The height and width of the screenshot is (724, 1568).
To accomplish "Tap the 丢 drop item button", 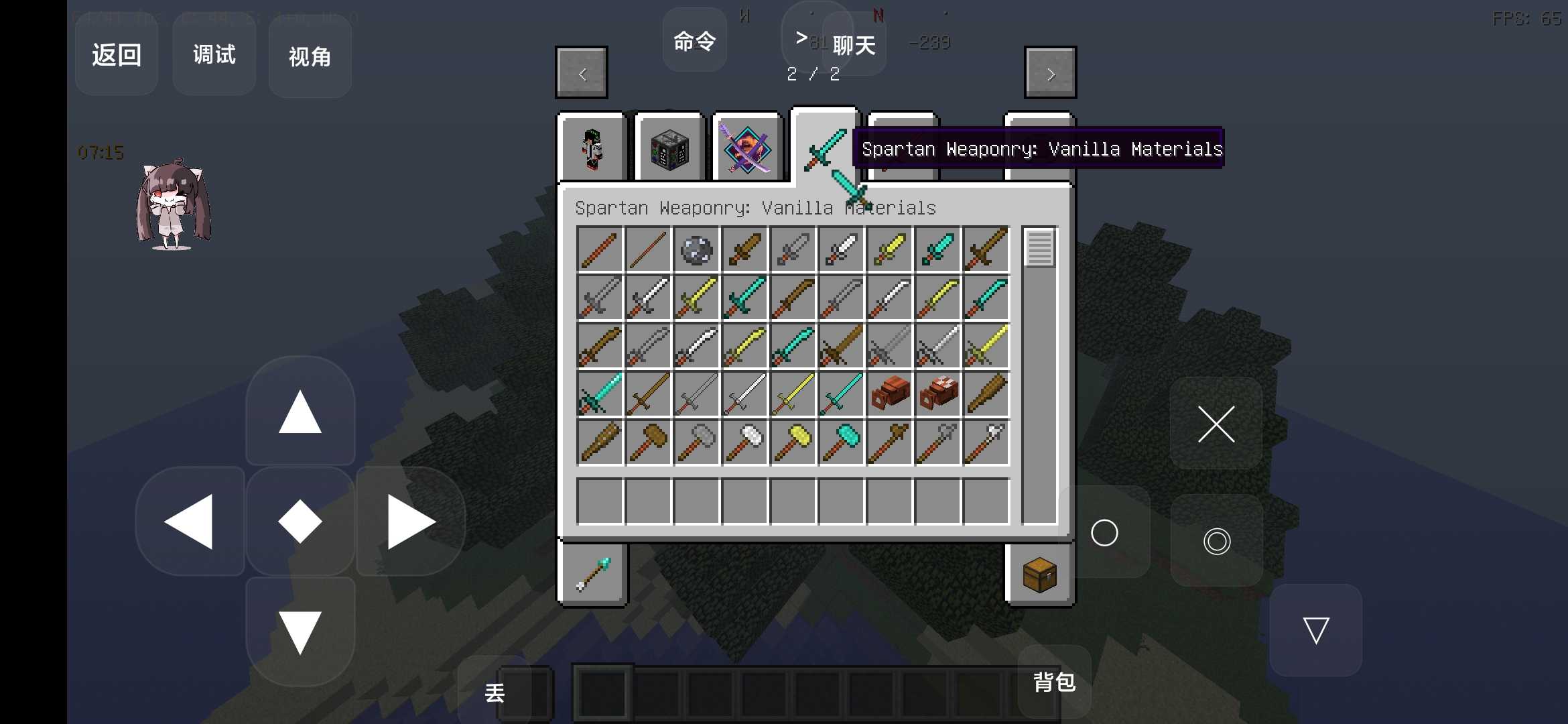I will coord(495,692).
